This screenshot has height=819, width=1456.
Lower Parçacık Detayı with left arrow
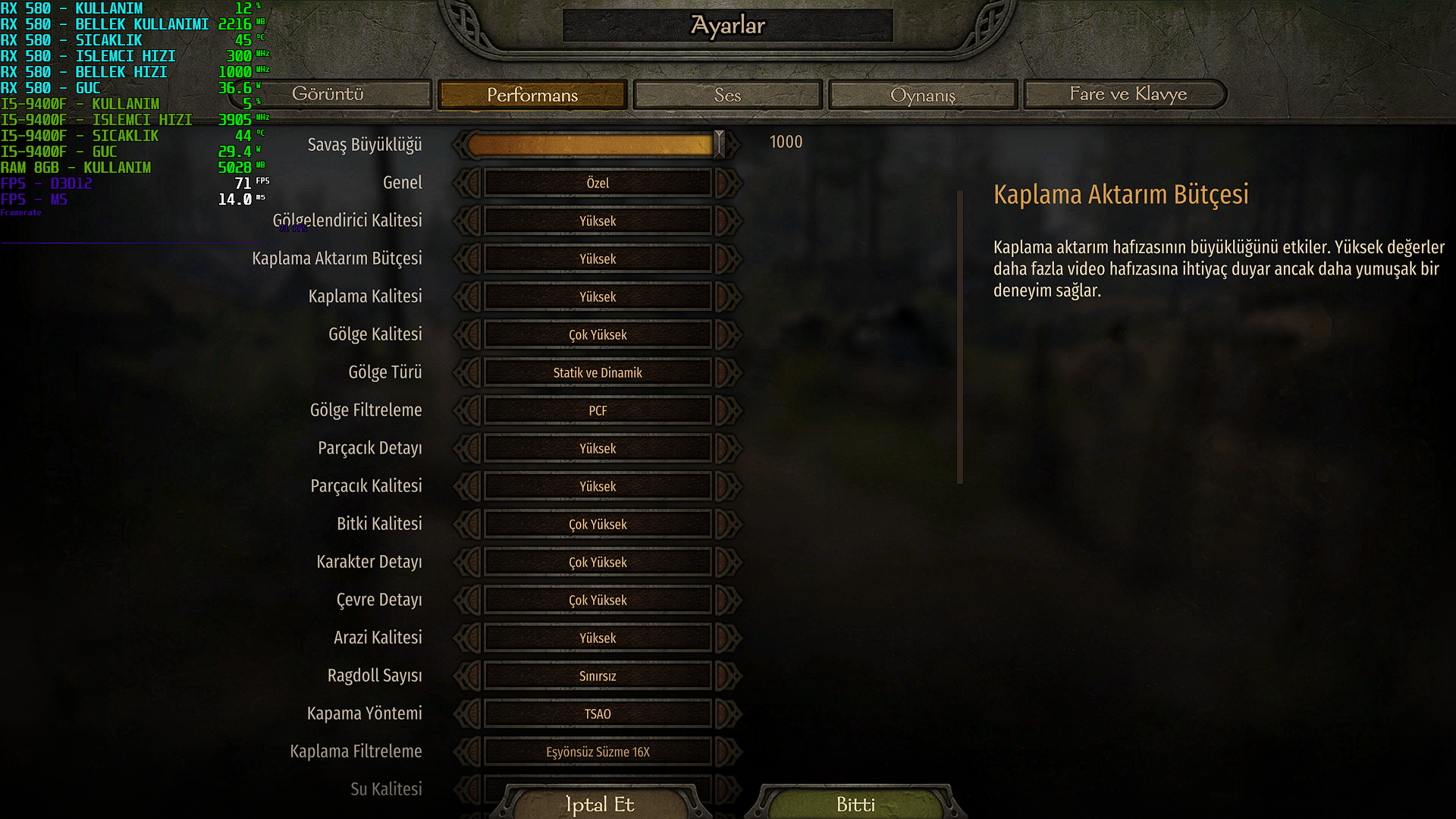coord(470,448)
